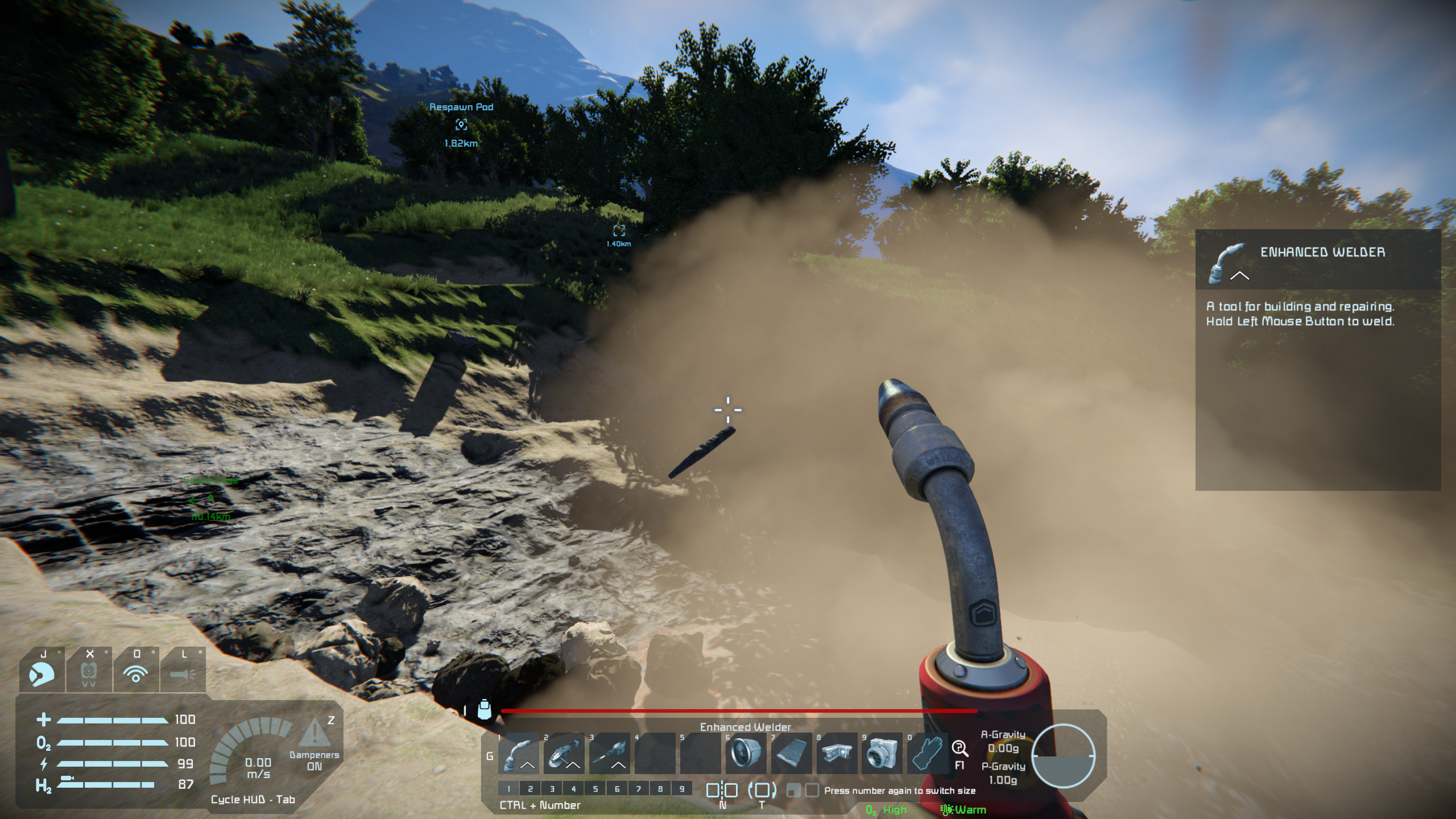Pick the corner block in slot 8
The width and height of the screenshot is (1456, 819).
coord(837,753)
